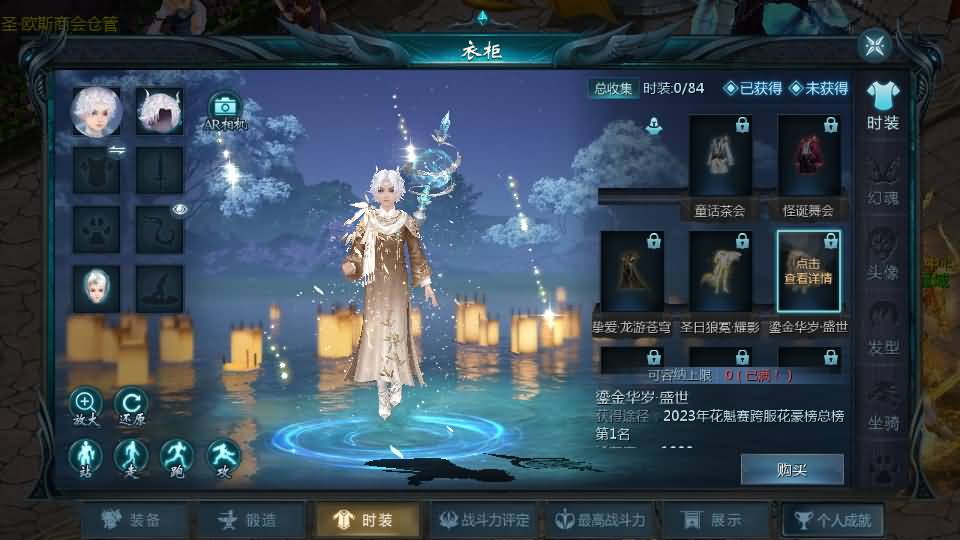Zoom in with the 放大 button
The width and height of the screenshot is (960, 540).
coord(86,407)
